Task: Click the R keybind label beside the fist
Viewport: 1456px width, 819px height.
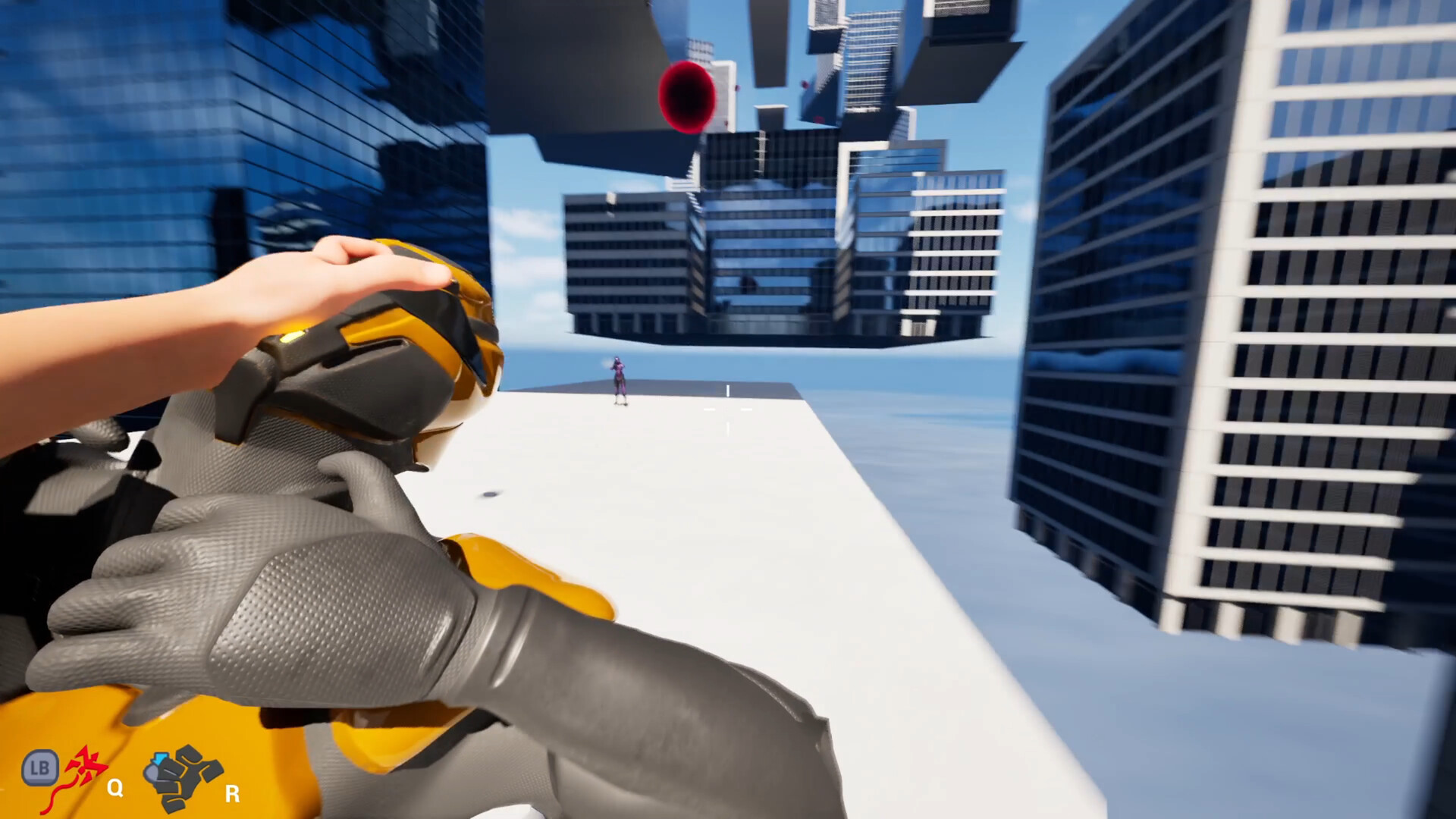Action: pyautogui.click(x=231, y=795)
